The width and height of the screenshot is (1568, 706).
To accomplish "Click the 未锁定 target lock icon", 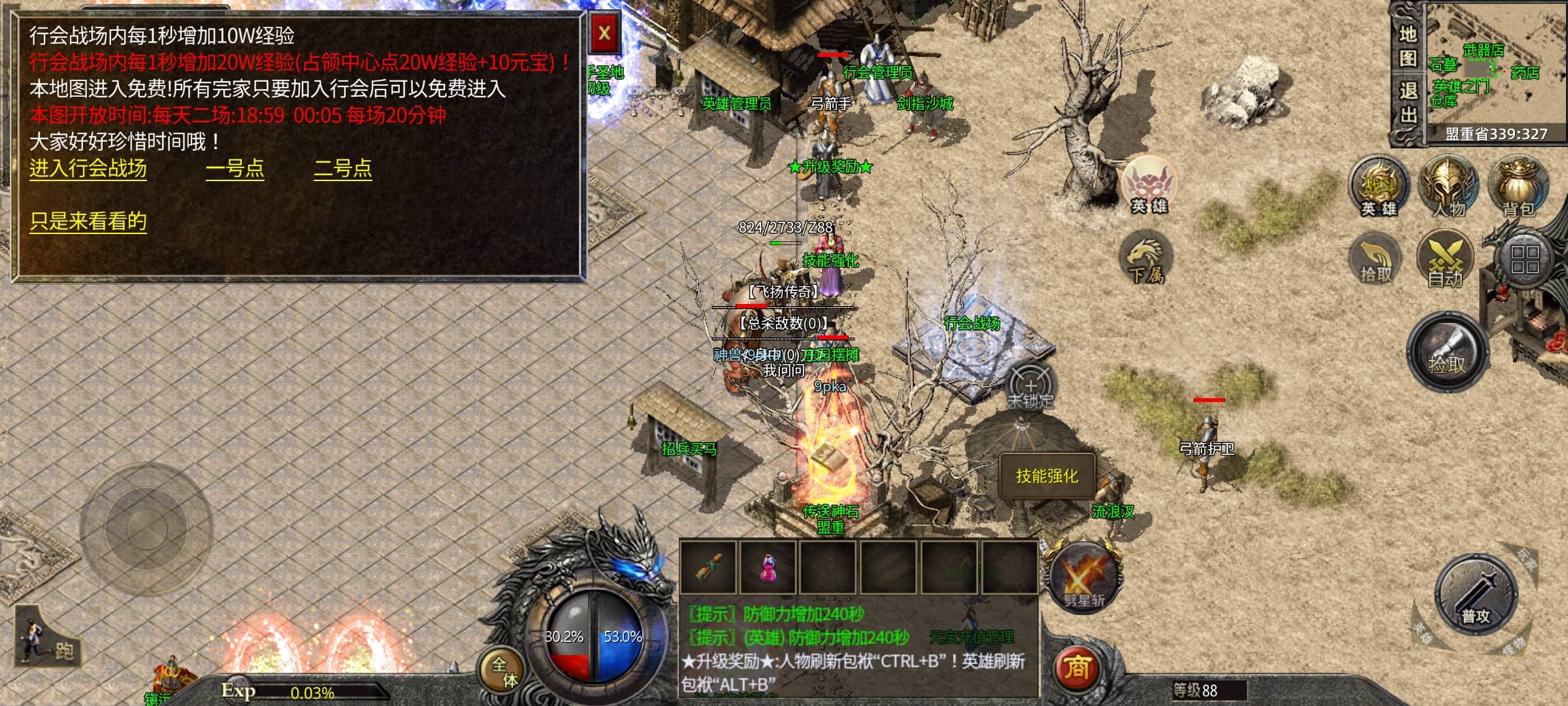I will (1030, 387).
